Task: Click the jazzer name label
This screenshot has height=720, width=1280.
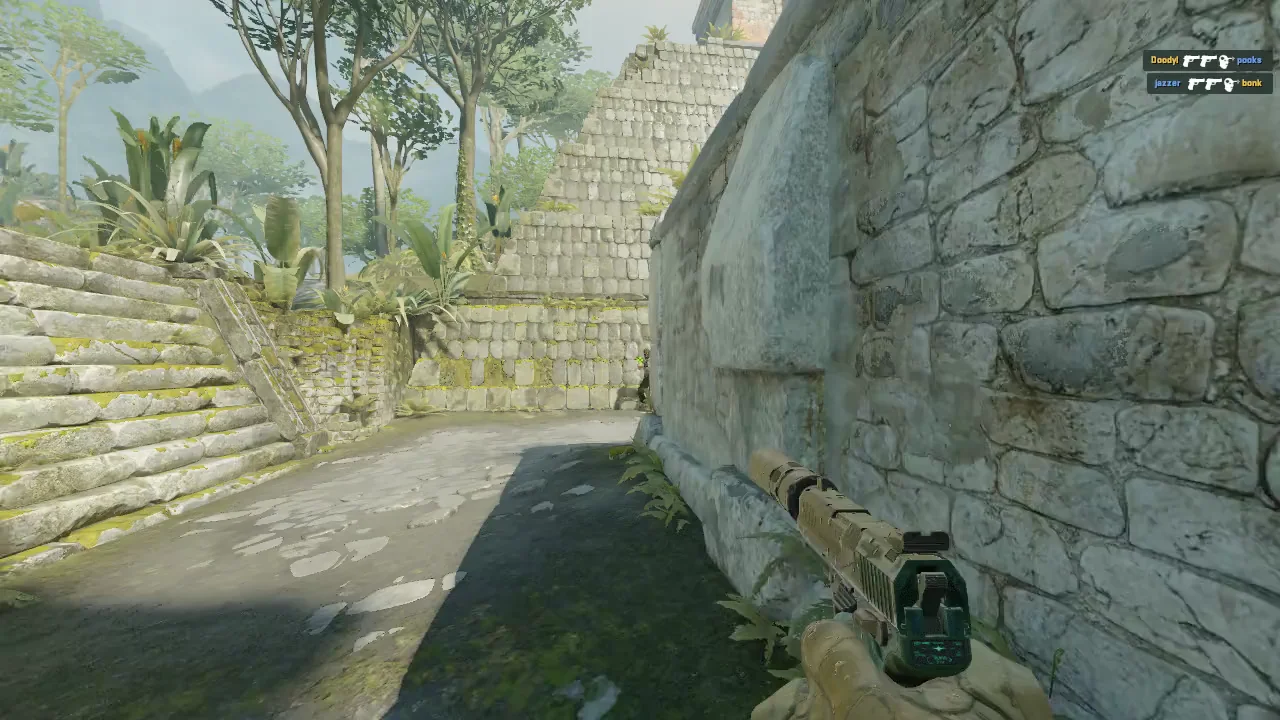Action: pyautogui.click(x=1167, y=83)
